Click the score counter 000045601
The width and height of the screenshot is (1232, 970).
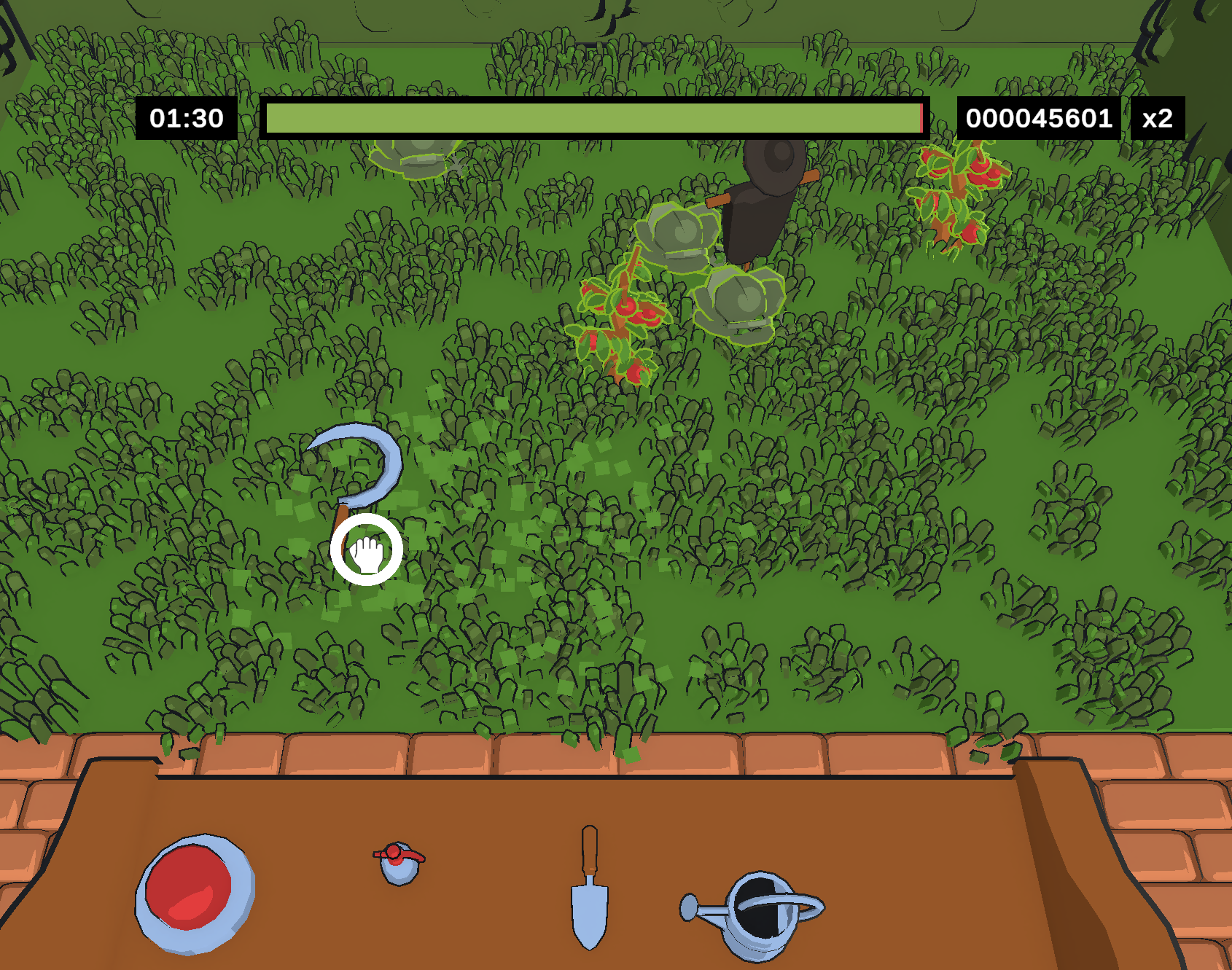click(x=1038, y=117)
